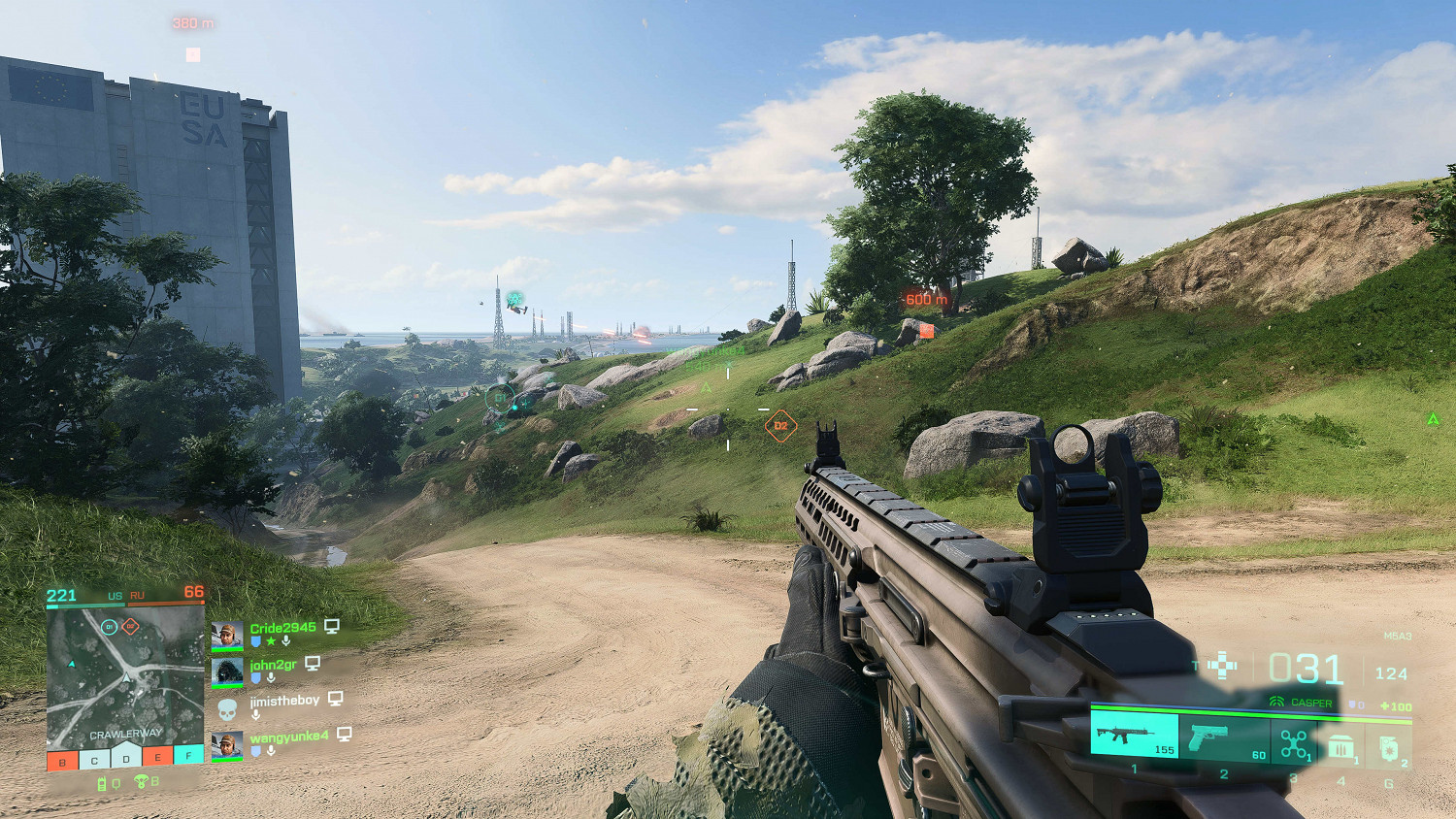Select objective B on the capture bar
Image resolution: width=1456 pixels, height=819 pixels.
pyautogui.click(x=62, y=760)
